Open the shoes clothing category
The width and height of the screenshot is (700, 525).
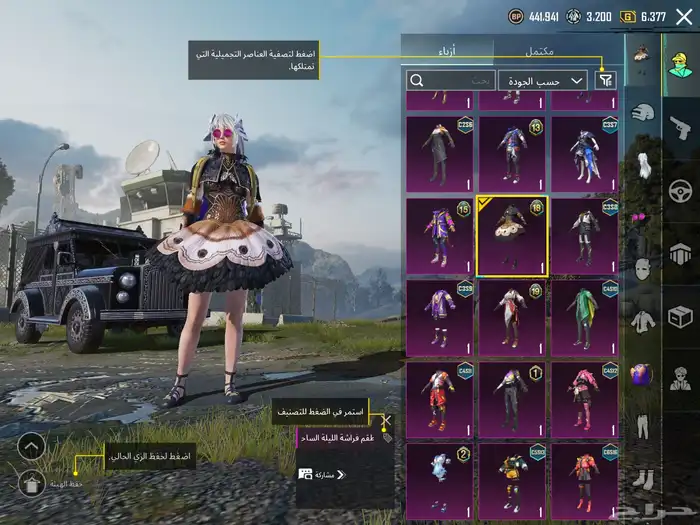tap(643, 480)
